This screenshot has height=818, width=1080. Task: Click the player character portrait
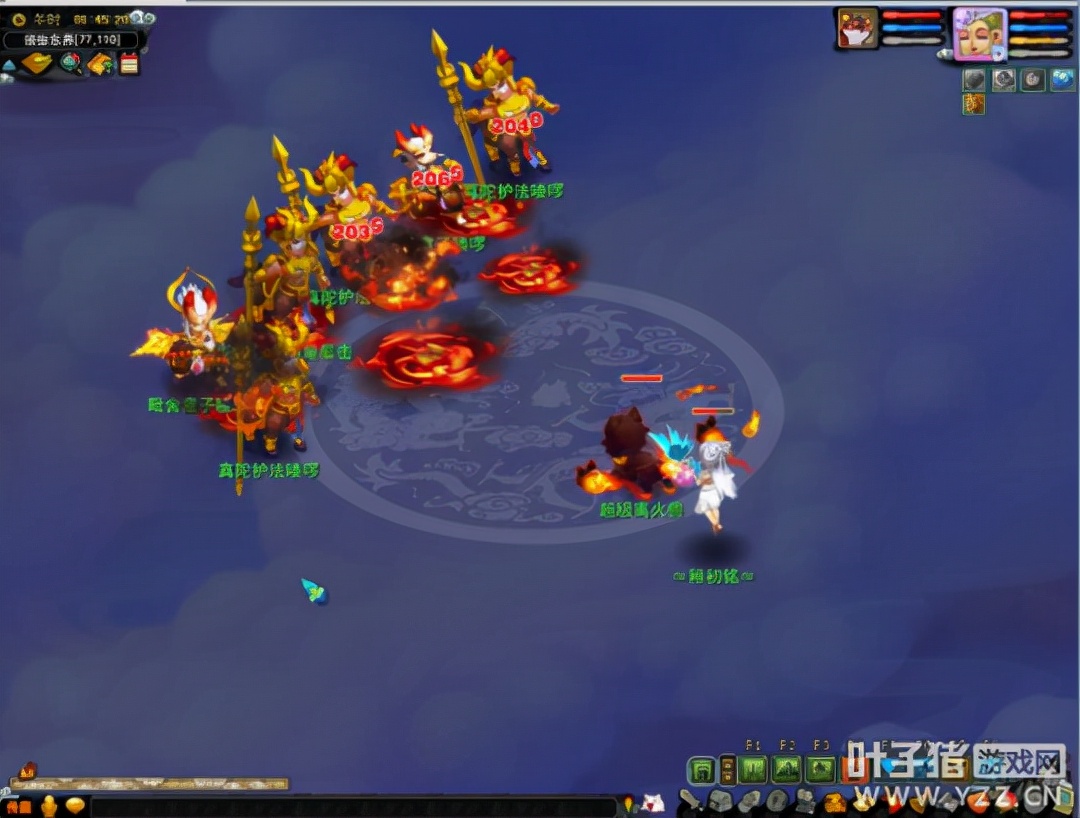979,31
